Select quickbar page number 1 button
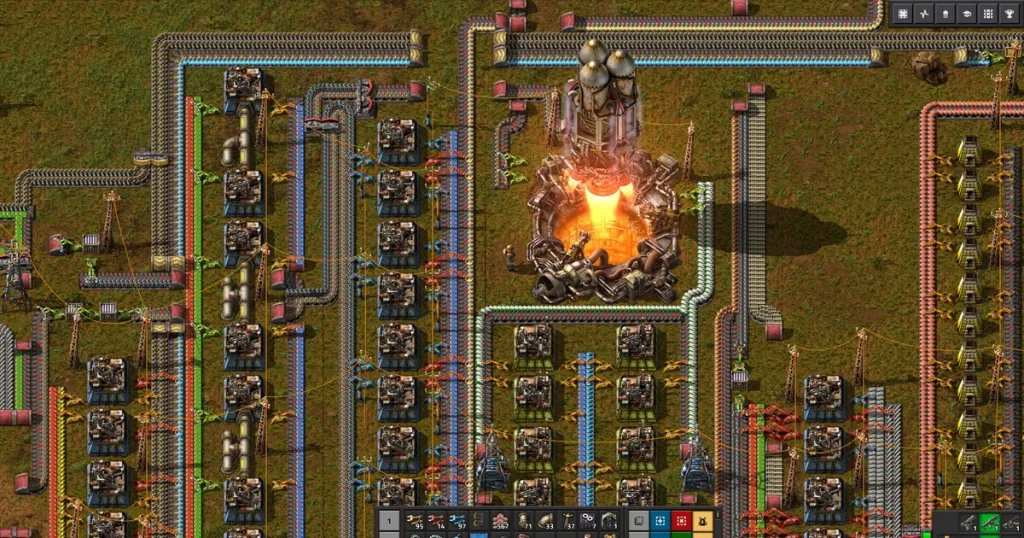Screen dimensions: 1024x538 390,521
